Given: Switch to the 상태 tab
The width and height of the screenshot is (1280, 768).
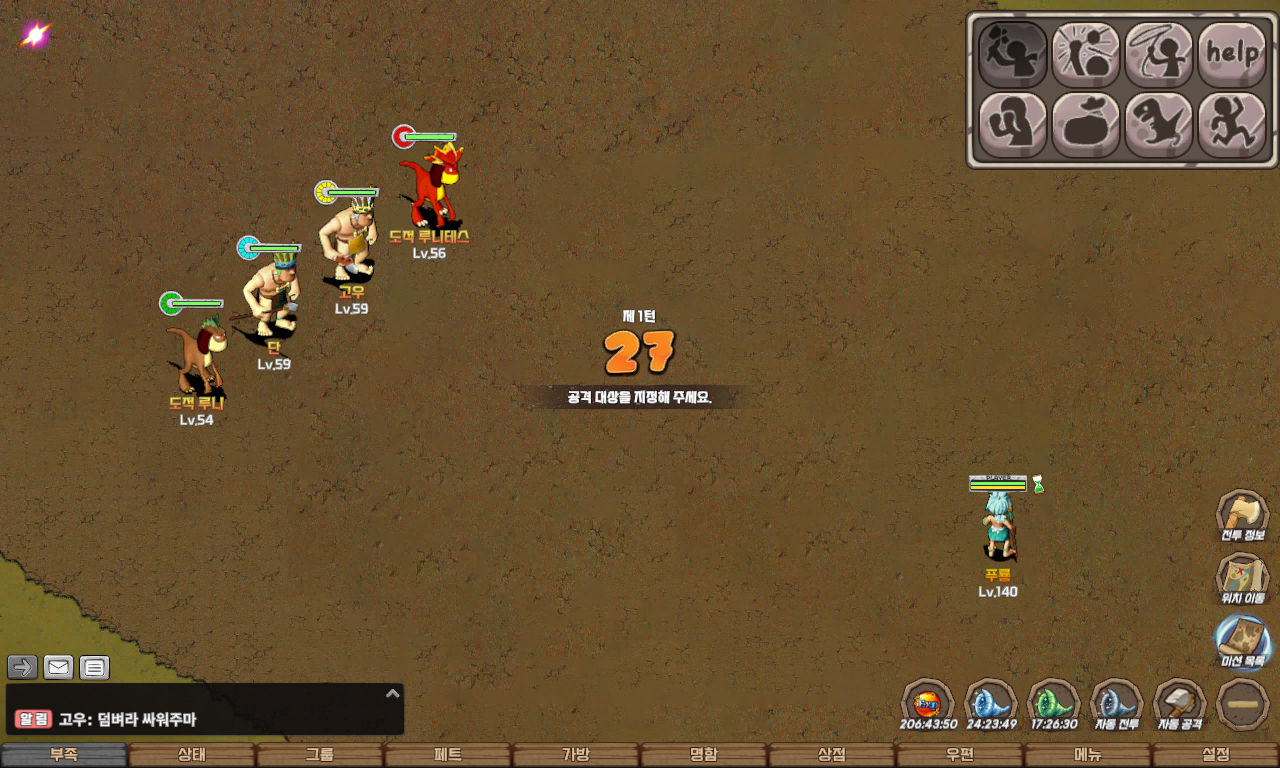Looking at the screenshot, I should click(191, 755).
